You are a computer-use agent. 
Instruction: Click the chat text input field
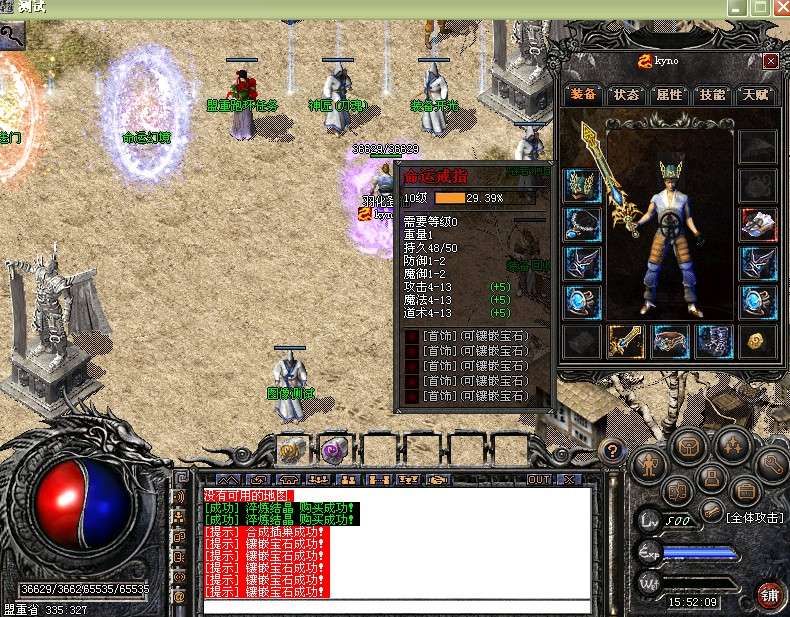(395, 606)
